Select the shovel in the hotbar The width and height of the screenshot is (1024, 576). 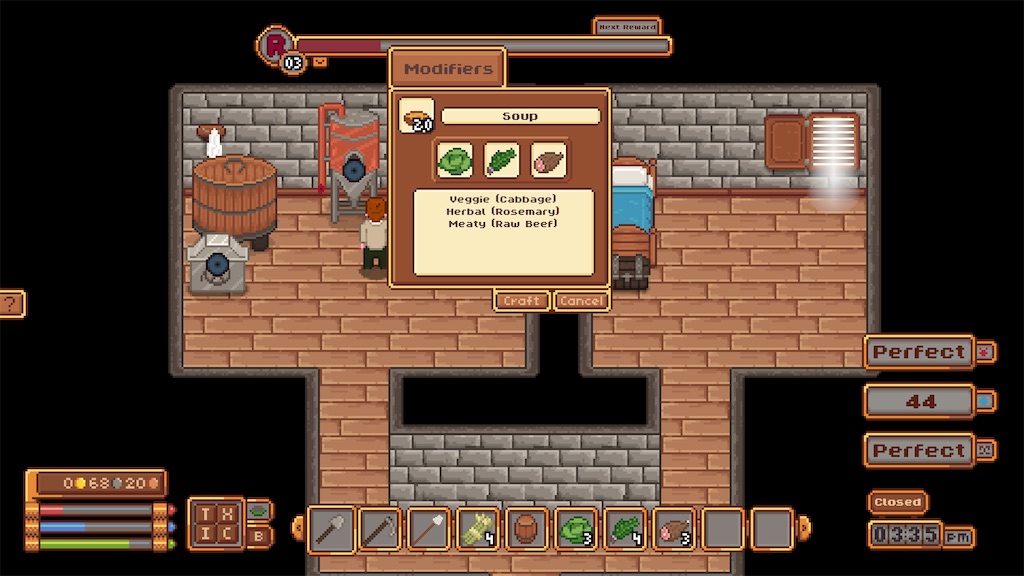(331, 529)
